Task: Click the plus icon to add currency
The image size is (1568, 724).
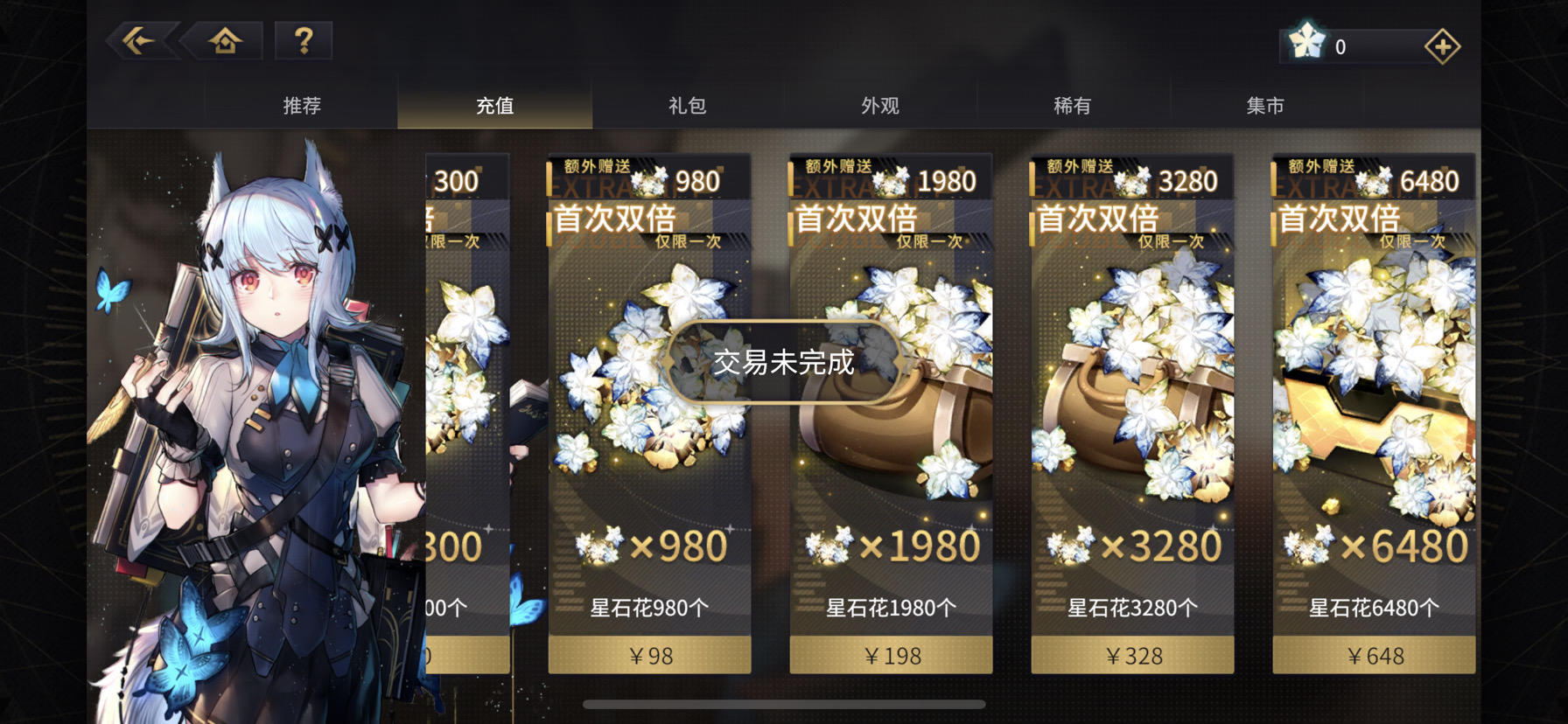Action: point(1441,45)
